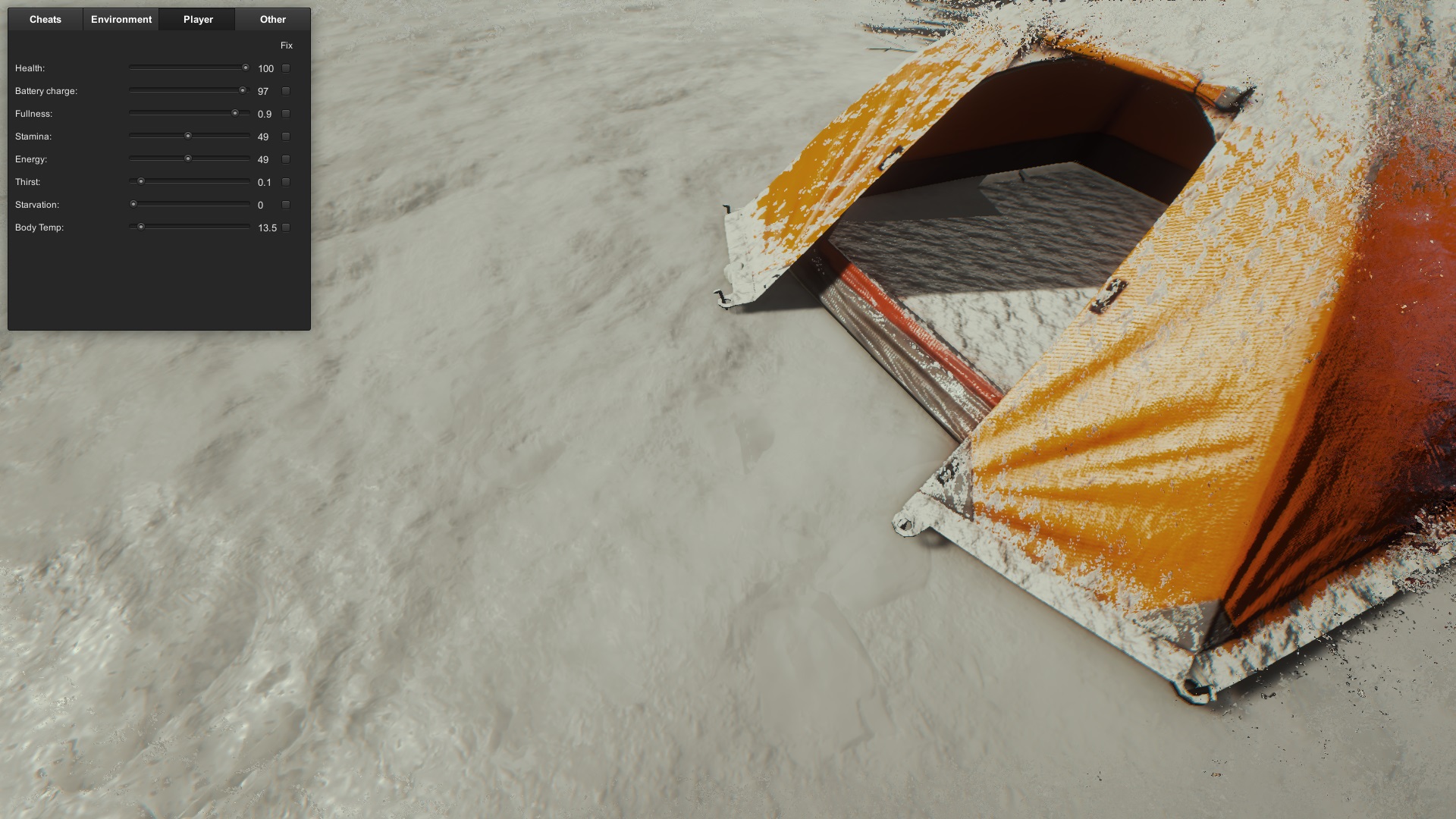Tick the Fix checkbox for Health
Viewport: 1456px width, 819px height.
coord(286,68)
